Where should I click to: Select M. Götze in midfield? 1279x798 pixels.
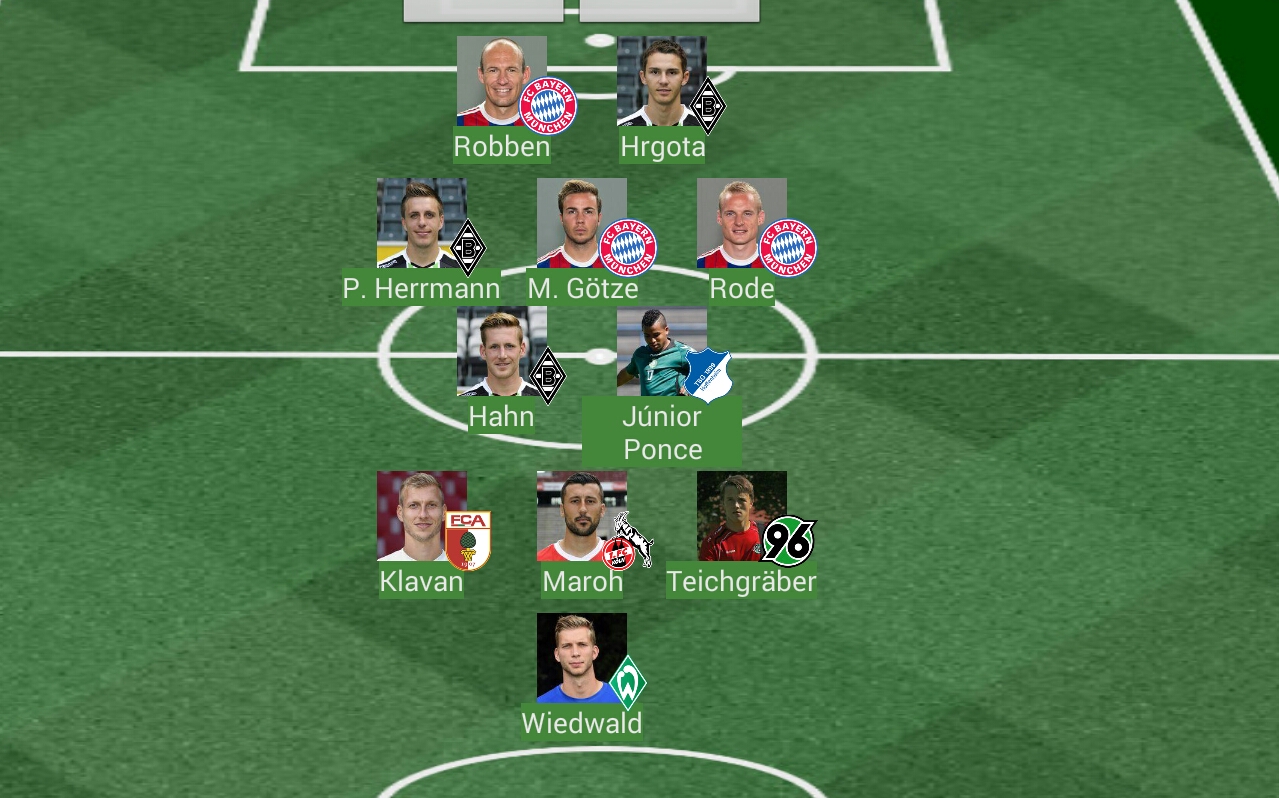582,224
